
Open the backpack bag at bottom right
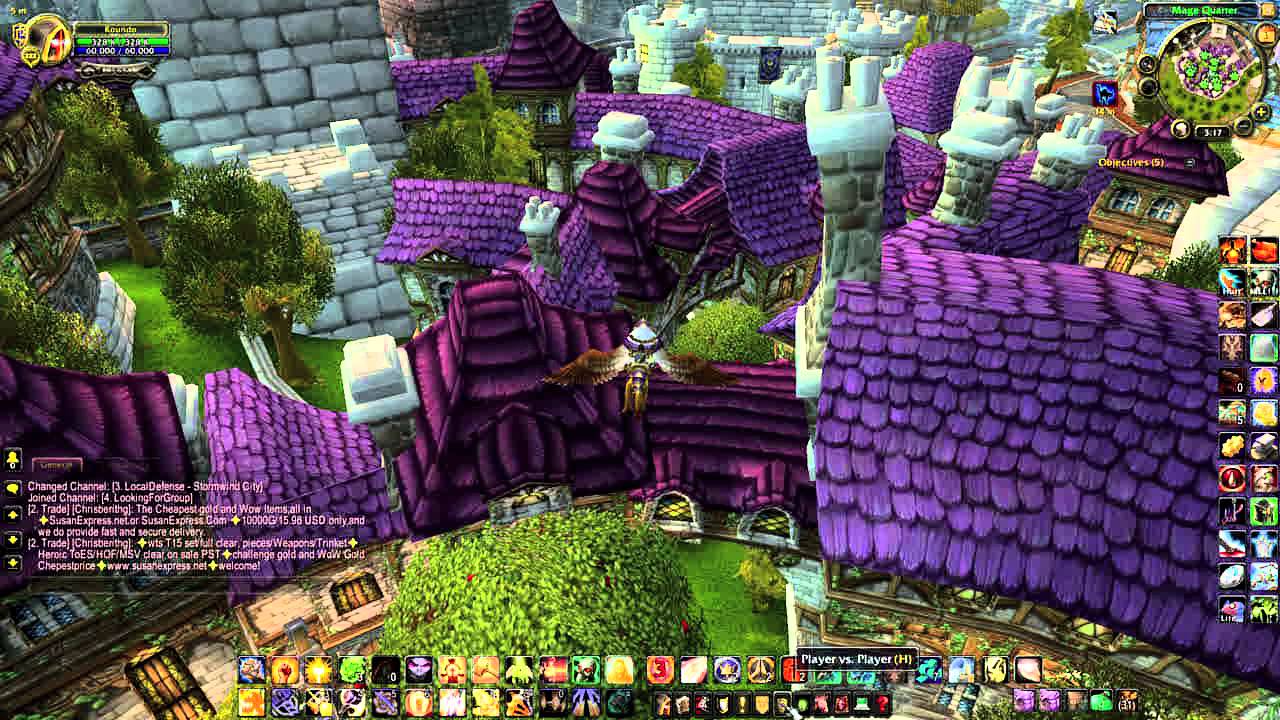1127,702
